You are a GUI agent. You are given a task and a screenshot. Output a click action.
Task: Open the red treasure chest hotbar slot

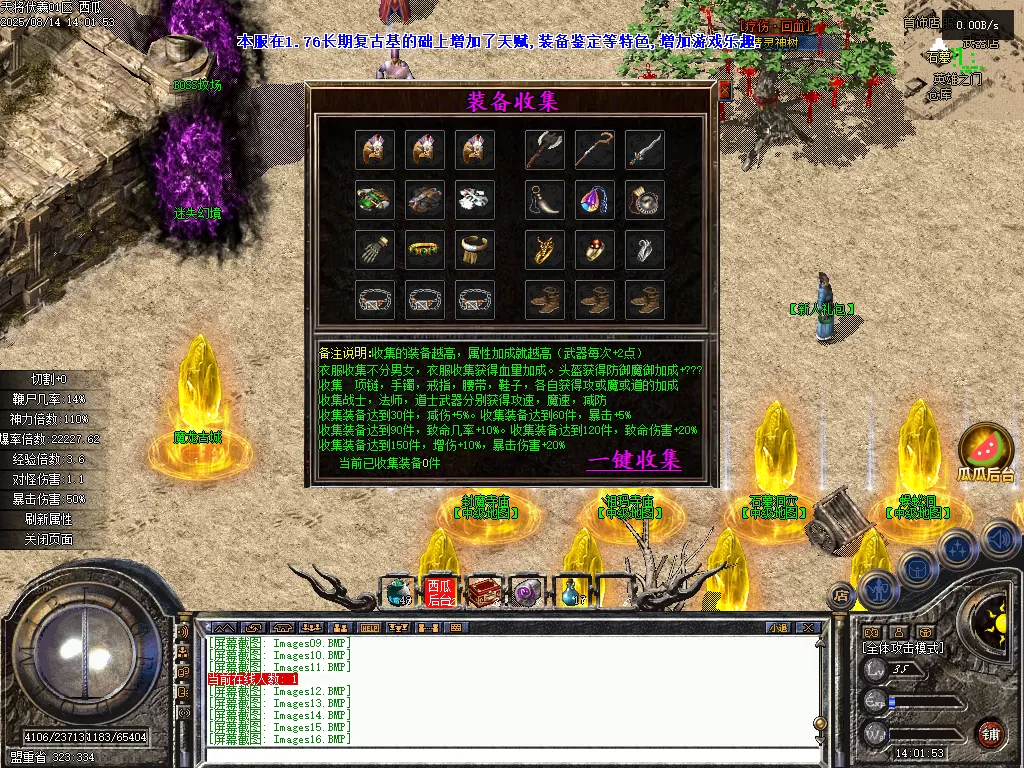click(485, 592)
